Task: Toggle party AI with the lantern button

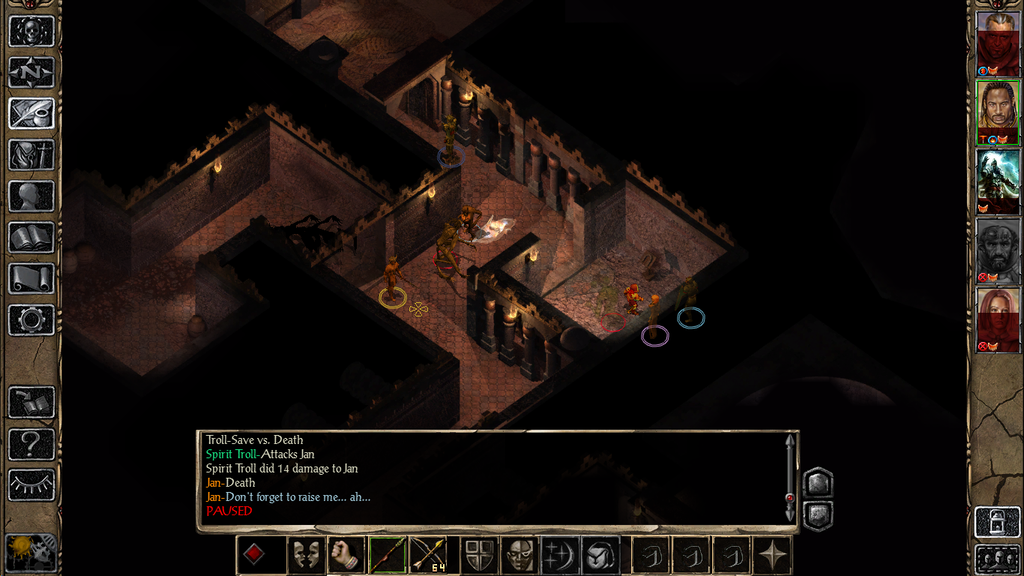Action: pos(997,522)
